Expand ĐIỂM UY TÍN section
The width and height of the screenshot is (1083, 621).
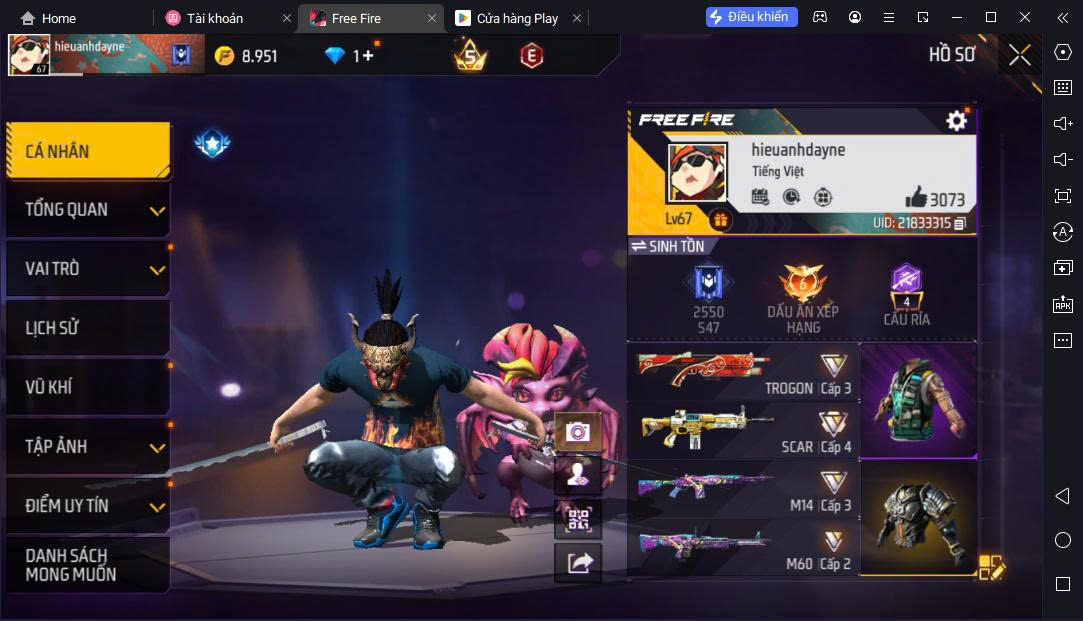coord(88,505)
